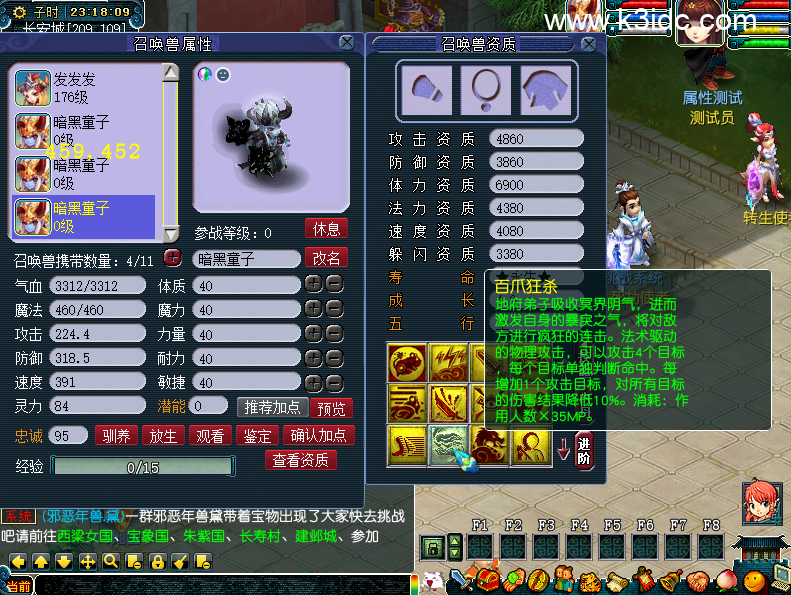Rename the summon with 改名
Viewport: 791px width, 595px height.
click(326, 258)
